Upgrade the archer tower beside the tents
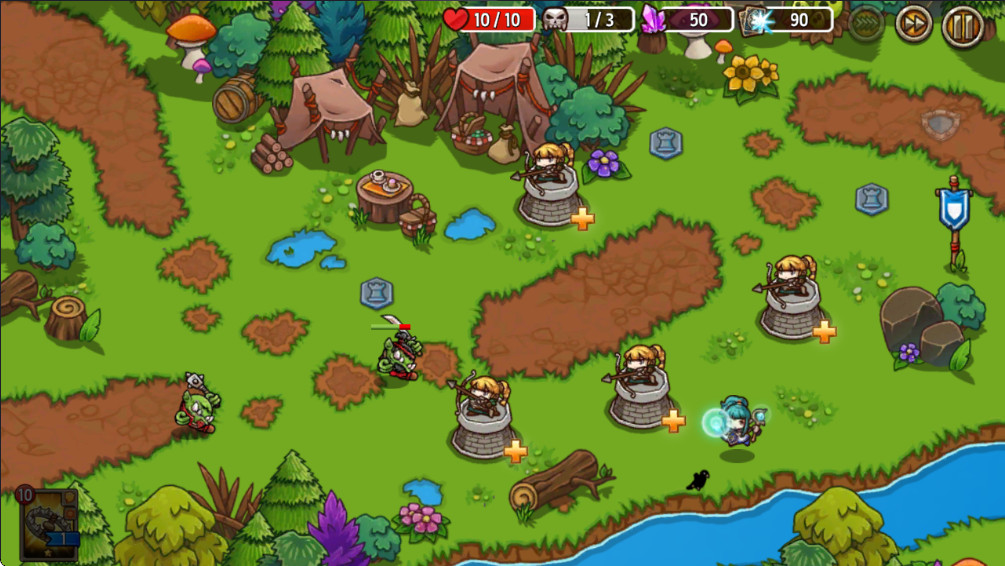This screenshot has width=1005, height=566. (583, 218)
